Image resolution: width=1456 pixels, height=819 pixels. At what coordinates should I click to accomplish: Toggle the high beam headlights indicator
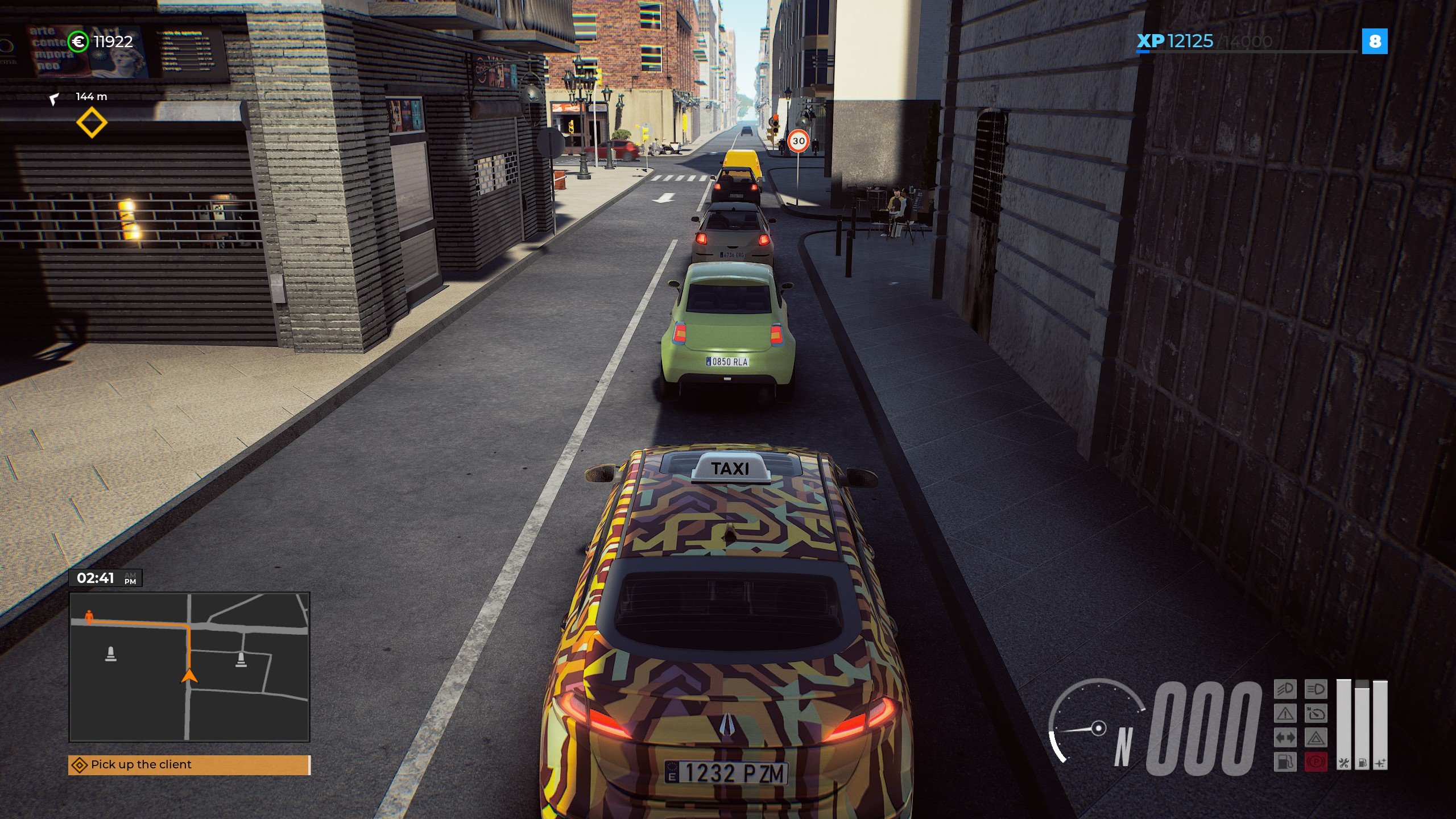pos(1316,689)
